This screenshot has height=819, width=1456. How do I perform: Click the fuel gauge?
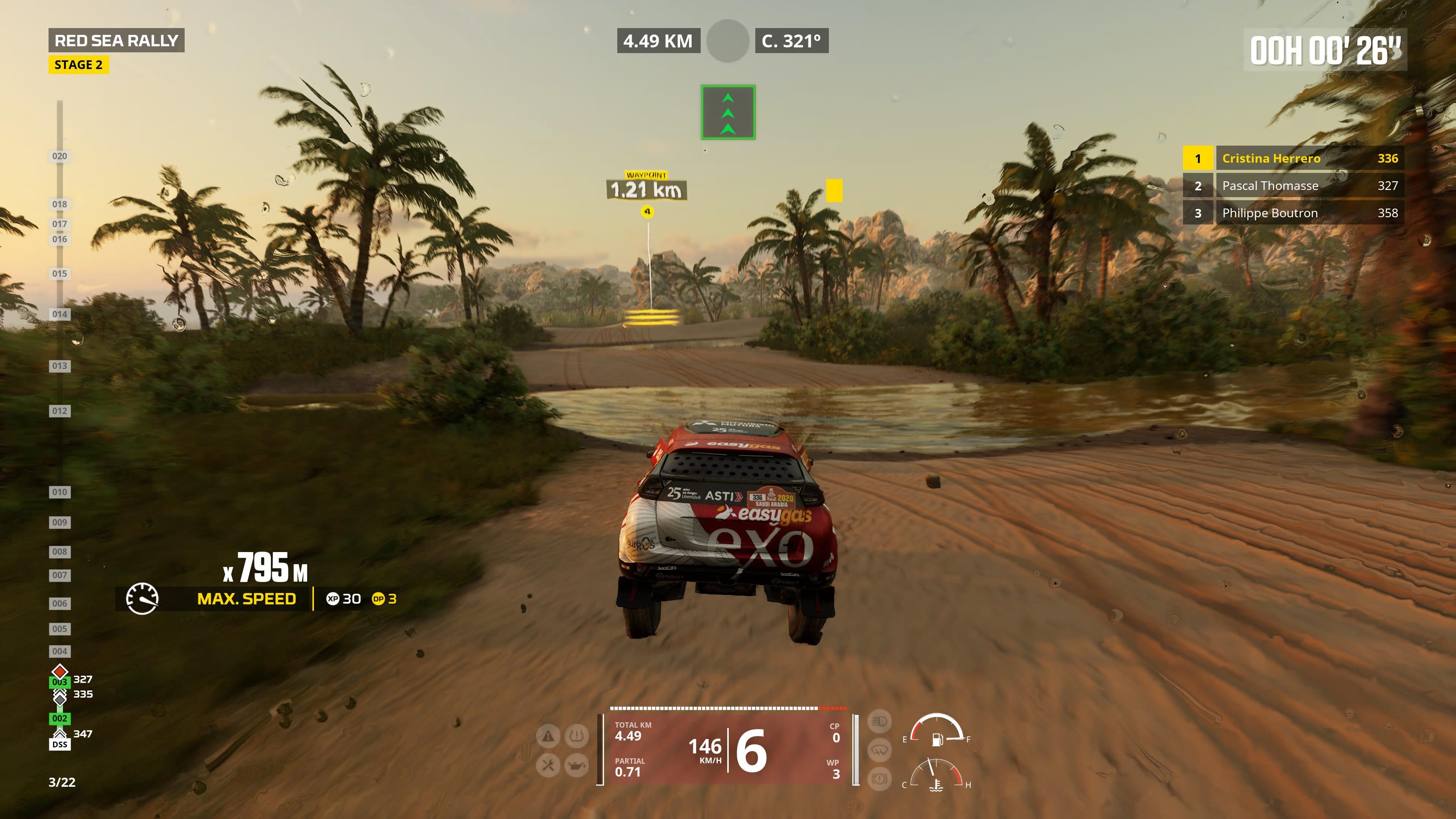(937, 730)
